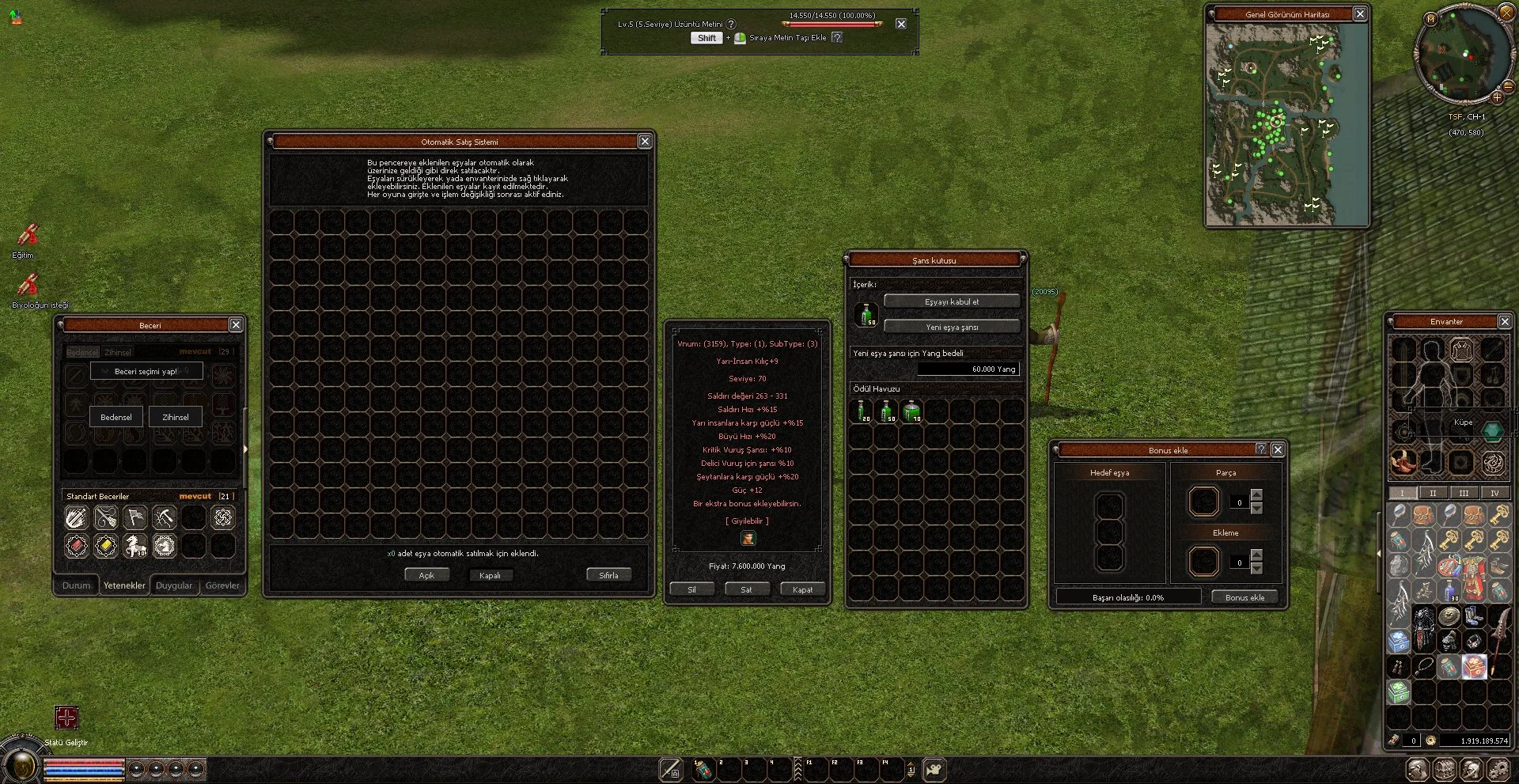Delete the item with Sil button
This screenshot has width=1519, height=784.
tap(691, 589)
